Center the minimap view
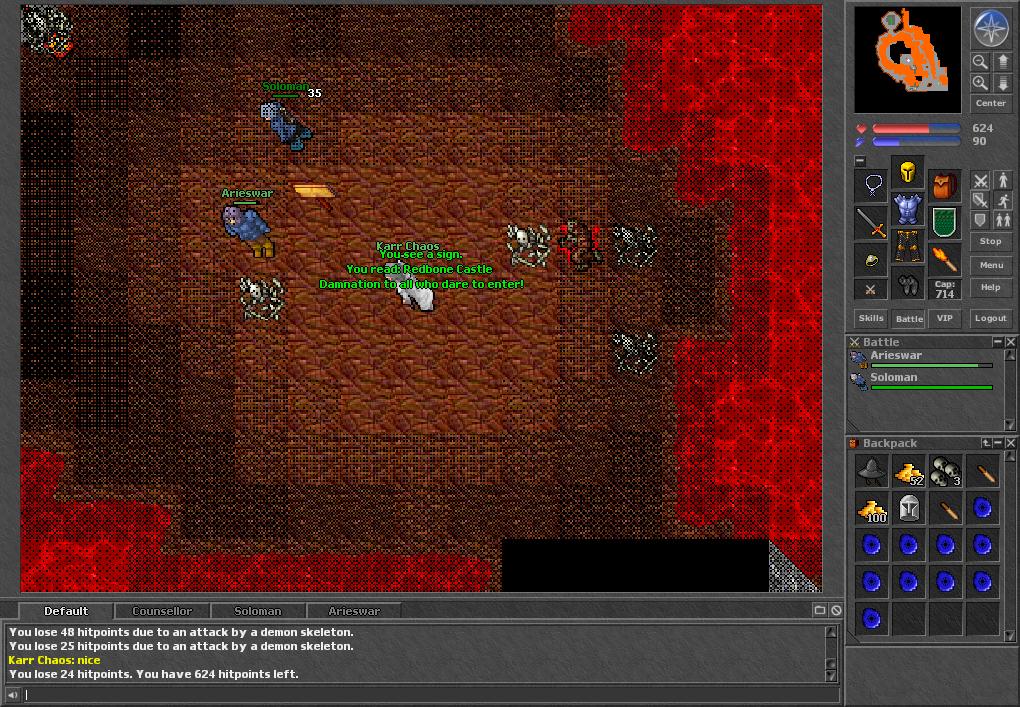Image resolution: width=1020 pixels, height=707 pixels. pyautogui.click(x=990, y=103)
